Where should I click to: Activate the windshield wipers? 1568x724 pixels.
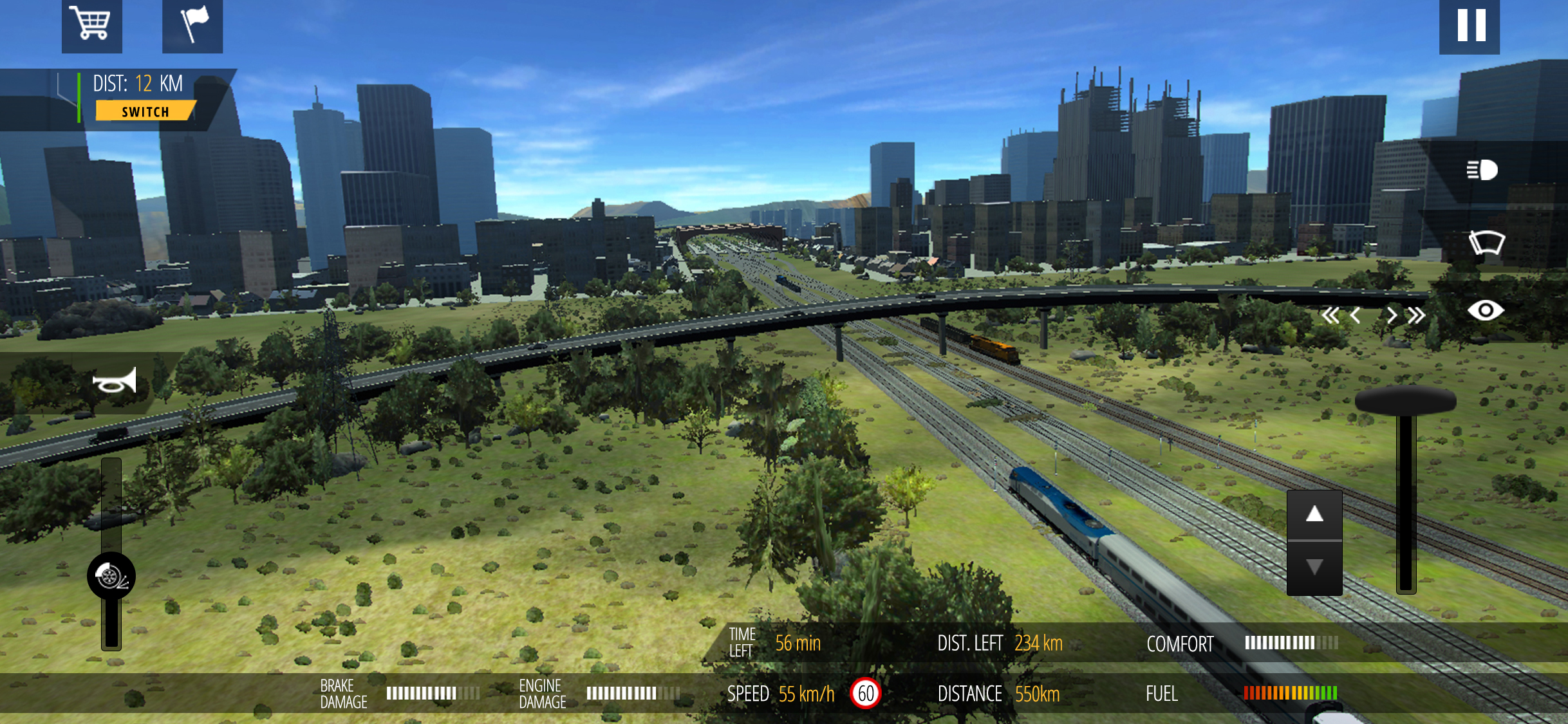(1486, 243)
